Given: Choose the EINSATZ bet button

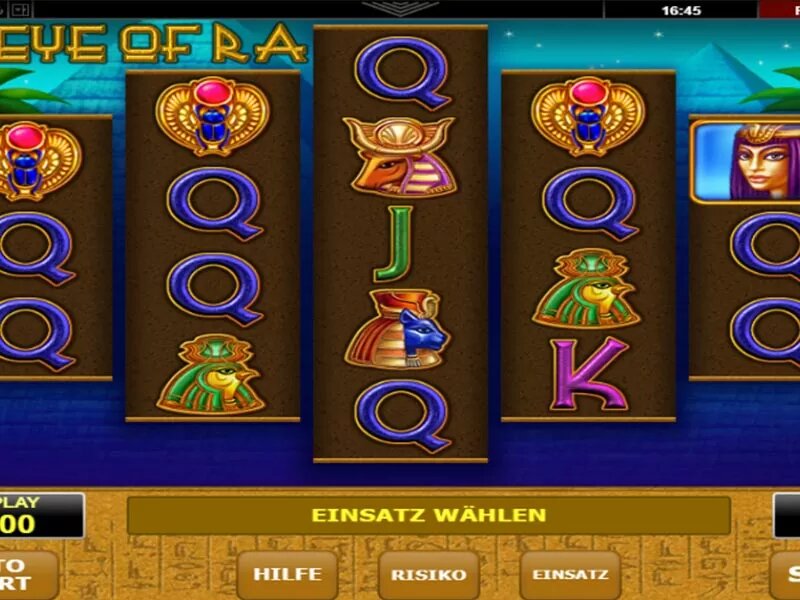Looking at the screenshot, I should pyautogui.click(x=570, y=575).
